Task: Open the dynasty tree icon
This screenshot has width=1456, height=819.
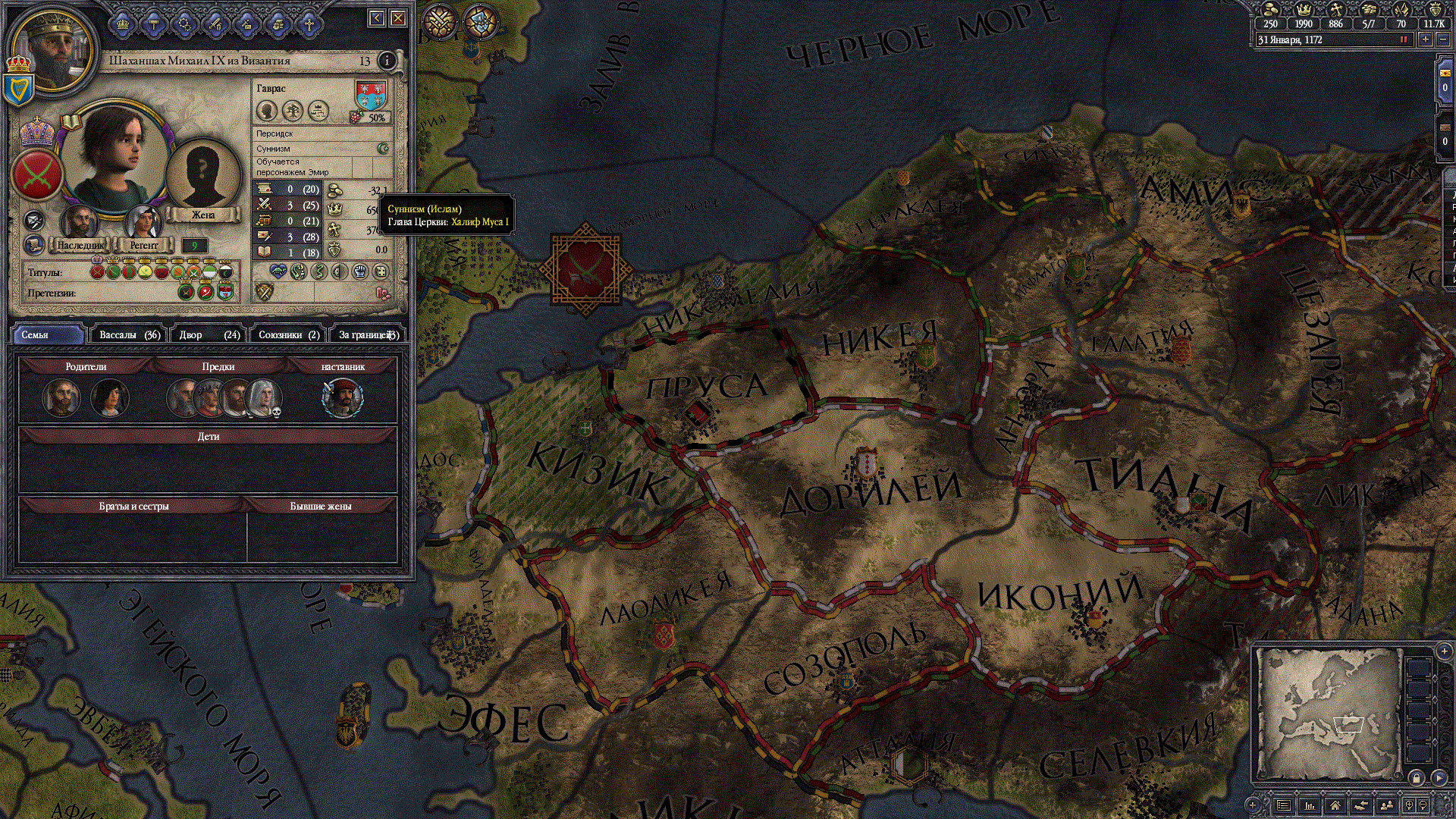Action: pyautogui.click(x=293, y=111)
